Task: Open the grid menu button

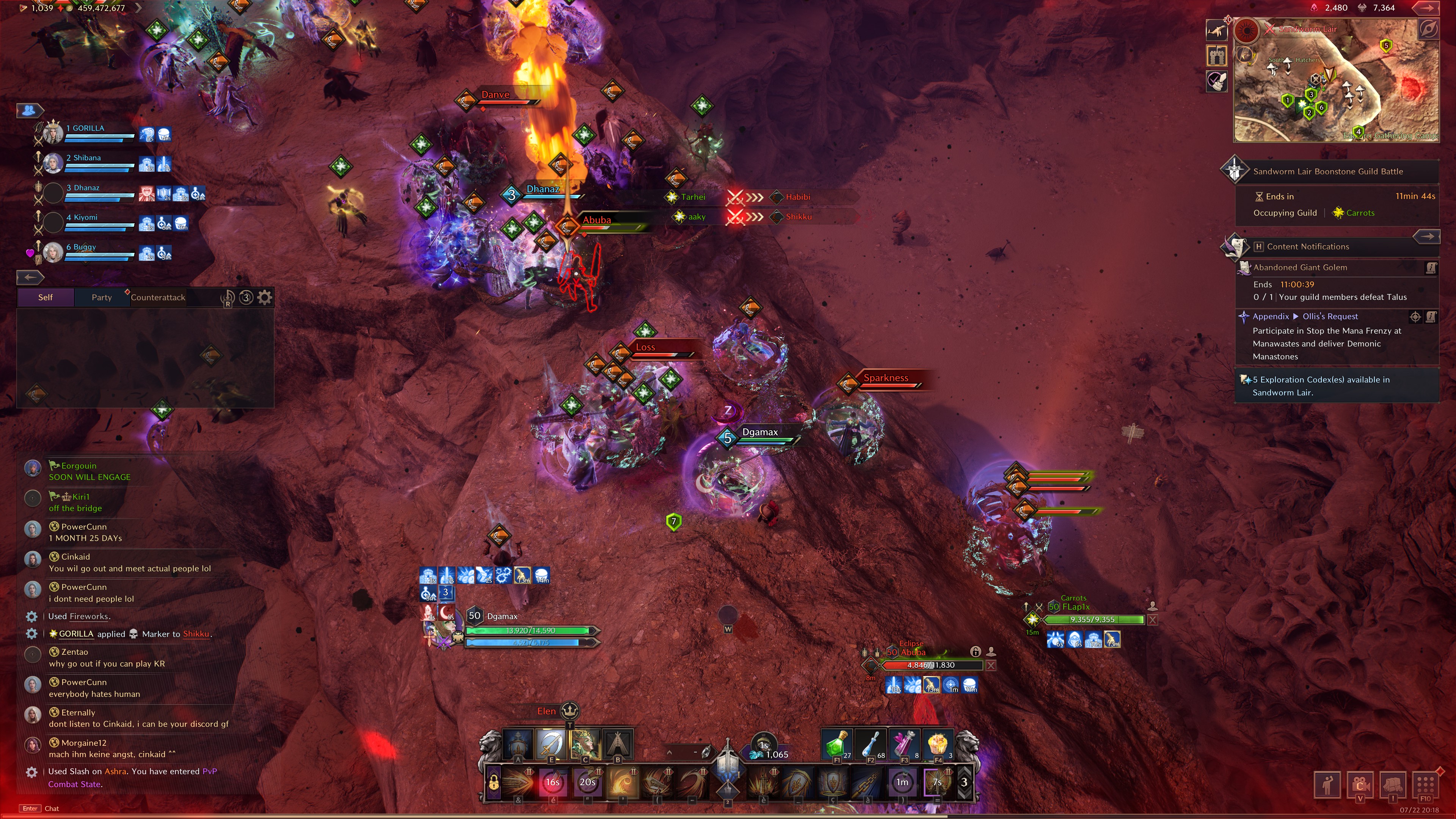Action: click(1425, 784)
